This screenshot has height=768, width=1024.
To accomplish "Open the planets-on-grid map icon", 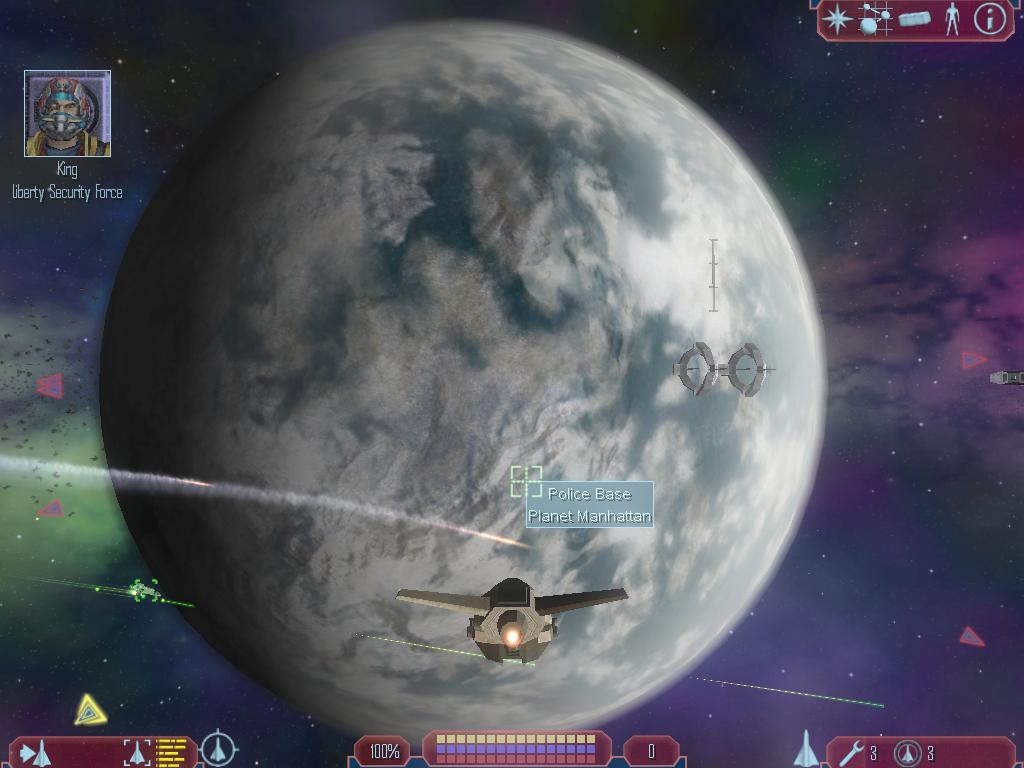I will coord(876,19).
